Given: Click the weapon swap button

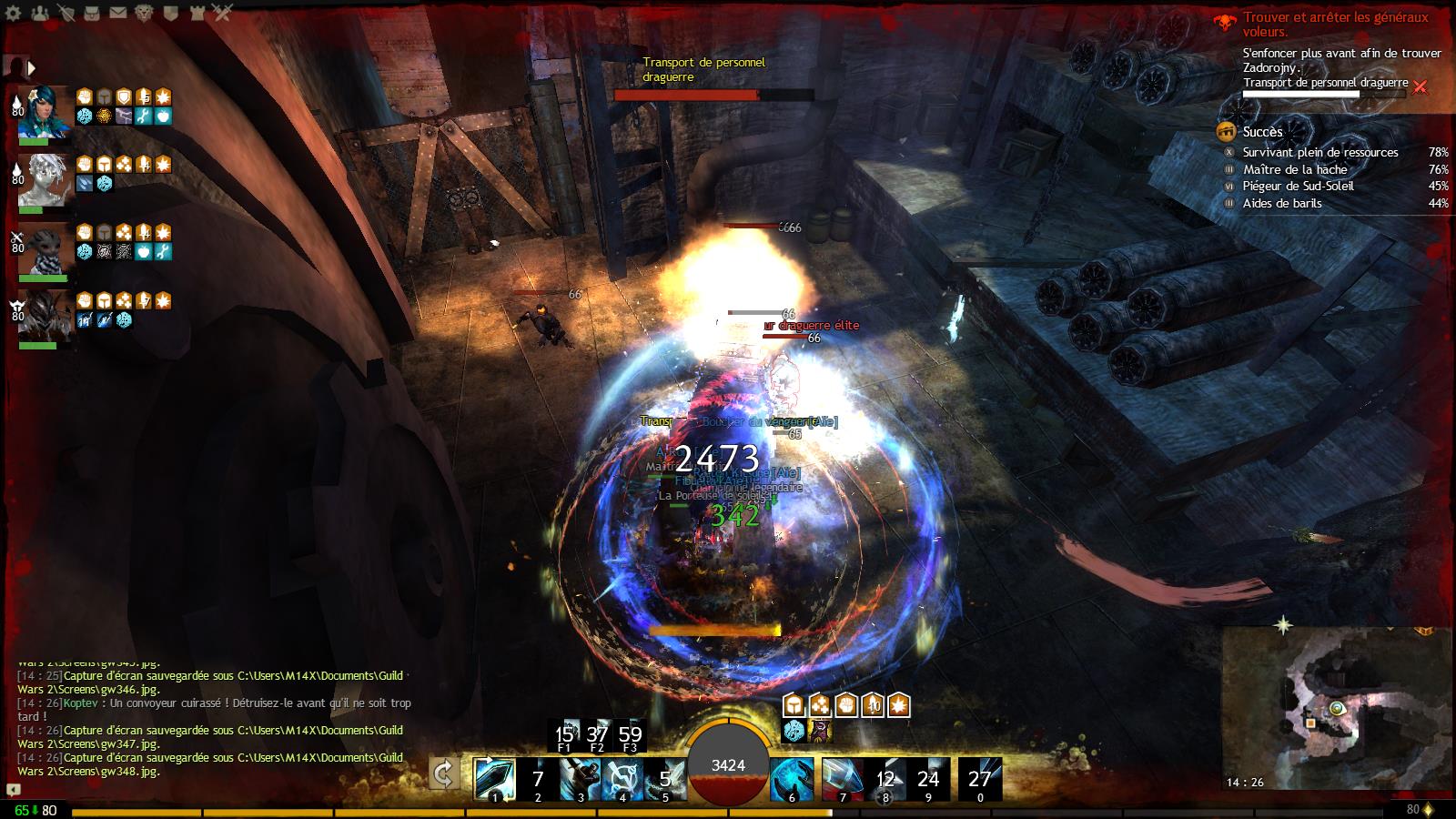Looking at the screenshot, I should (x=444, y=774).
